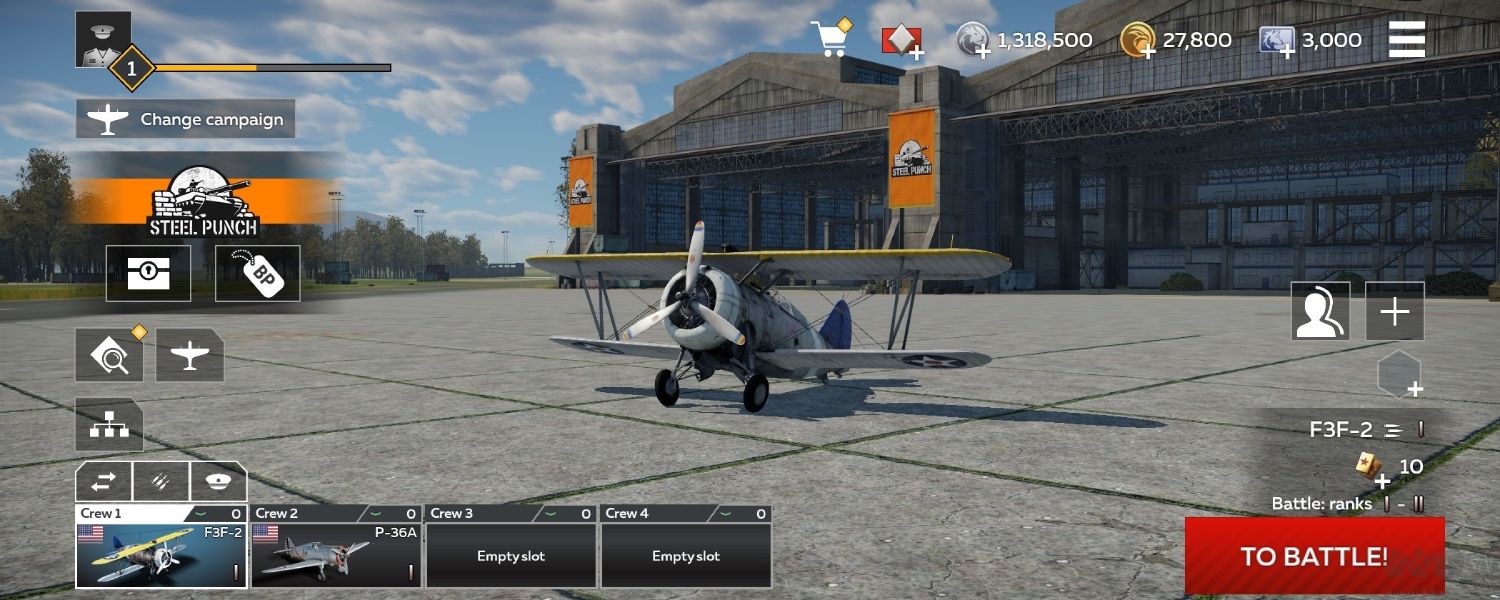Image resolution: width=1500 pixels, height=600 pixels.
Task: Start the match with To Battle
Action: [1314, 556]
